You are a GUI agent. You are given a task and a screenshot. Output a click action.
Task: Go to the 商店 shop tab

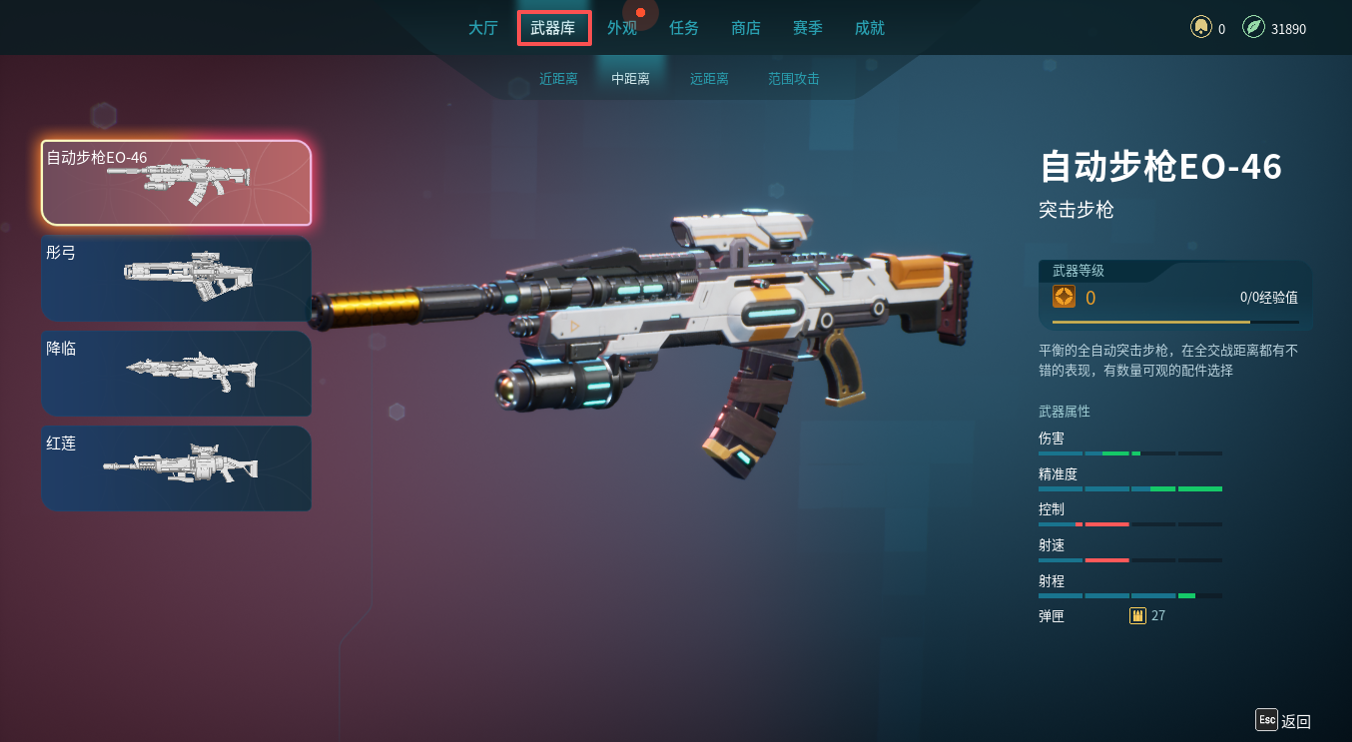point(746,28)
